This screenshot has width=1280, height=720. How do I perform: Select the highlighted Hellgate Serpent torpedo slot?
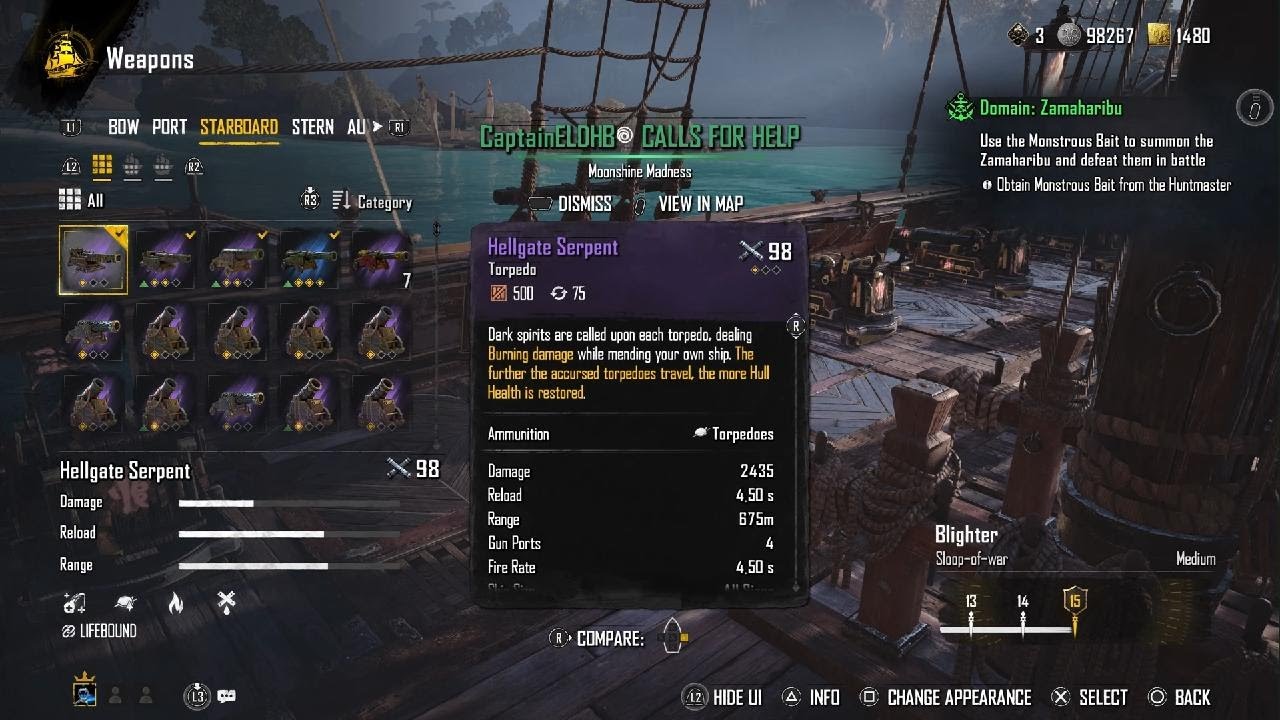(93, 260)
